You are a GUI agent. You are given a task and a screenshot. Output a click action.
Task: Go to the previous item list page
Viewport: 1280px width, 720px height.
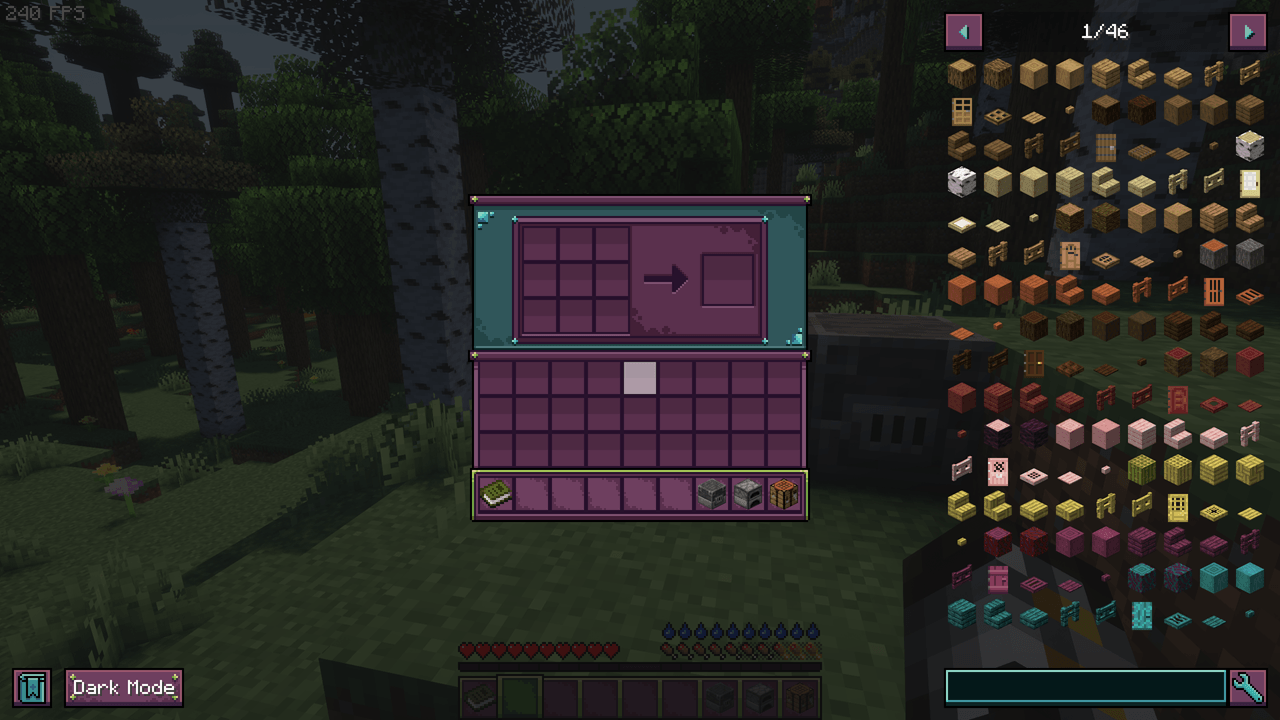[964, 31]
